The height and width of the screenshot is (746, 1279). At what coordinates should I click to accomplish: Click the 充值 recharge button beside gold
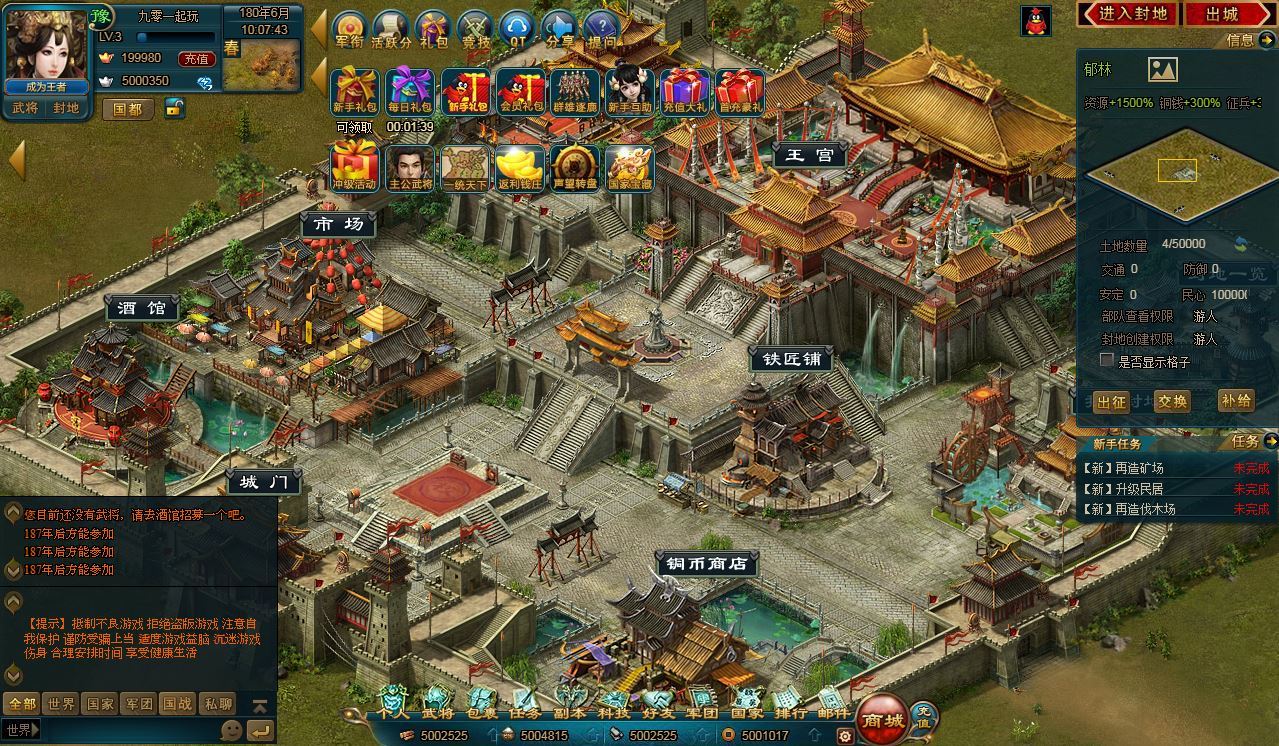pos(195,59)
